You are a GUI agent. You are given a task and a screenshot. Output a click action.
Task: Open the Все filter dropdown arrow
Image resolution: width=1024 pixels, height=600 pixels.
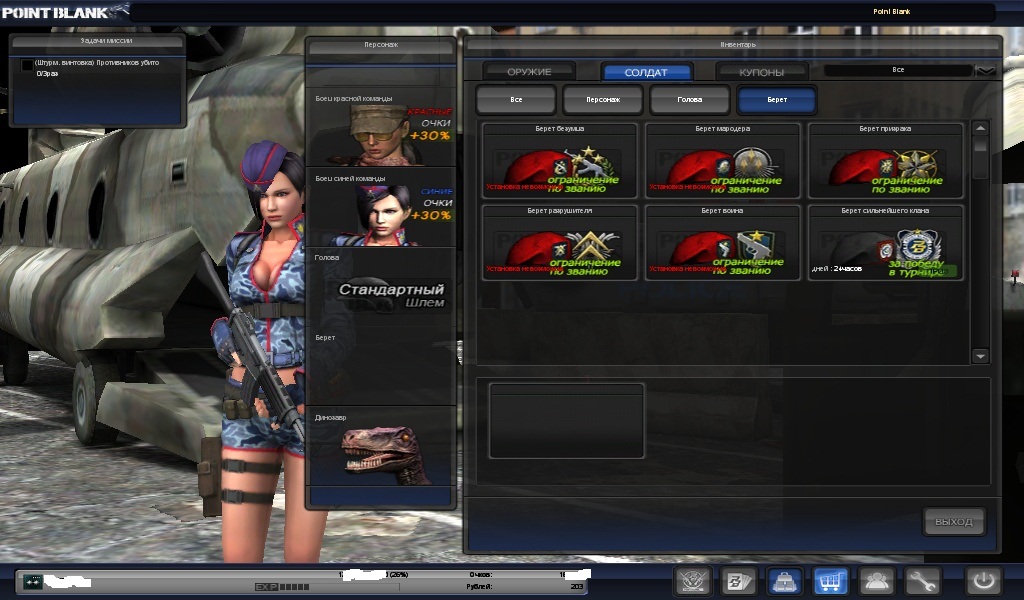point(986,71)
